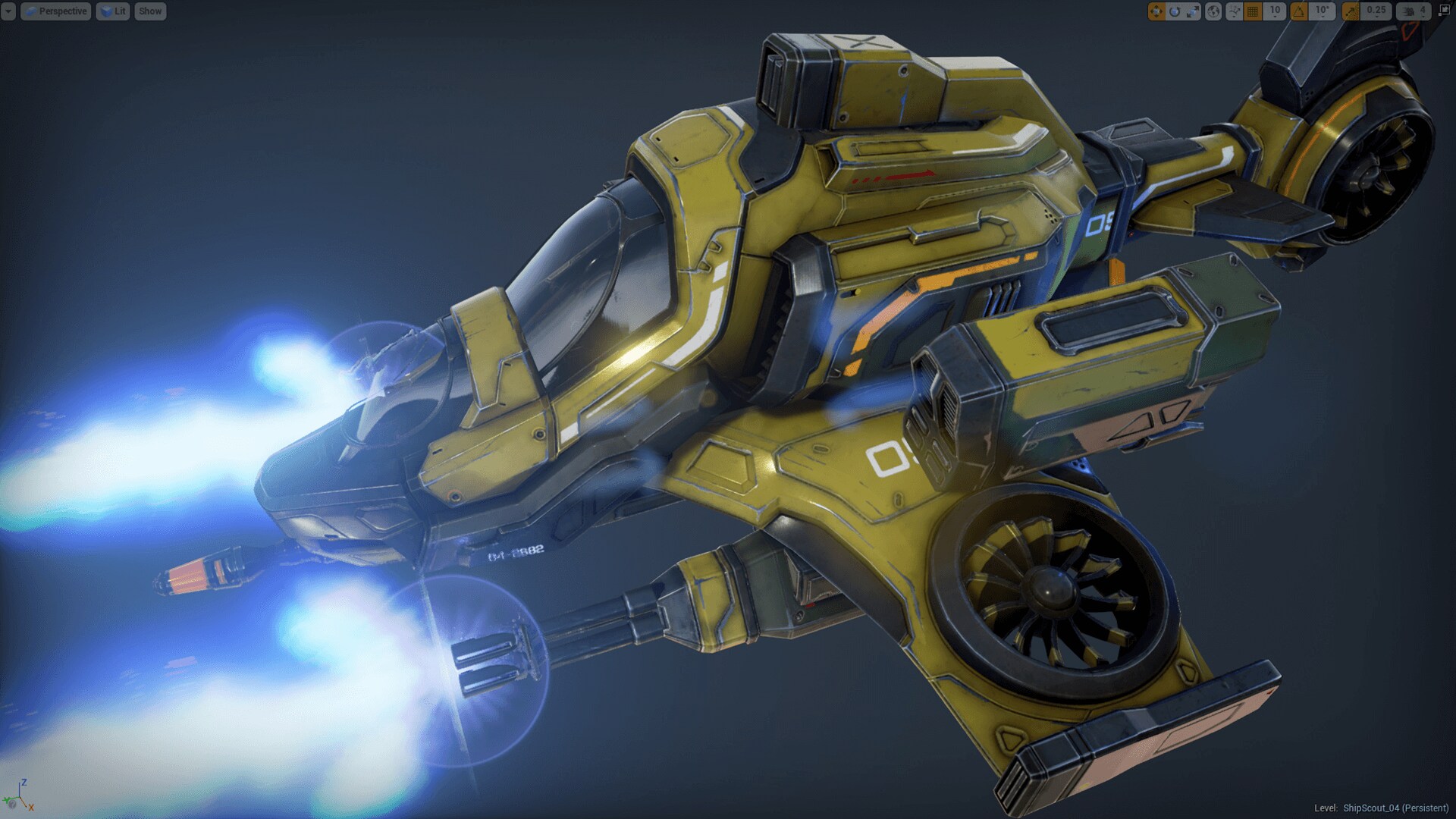Open the viewport options dropdown arrow
The height and width of the screenshot is (819, 1456).
[x=8, y=11]
